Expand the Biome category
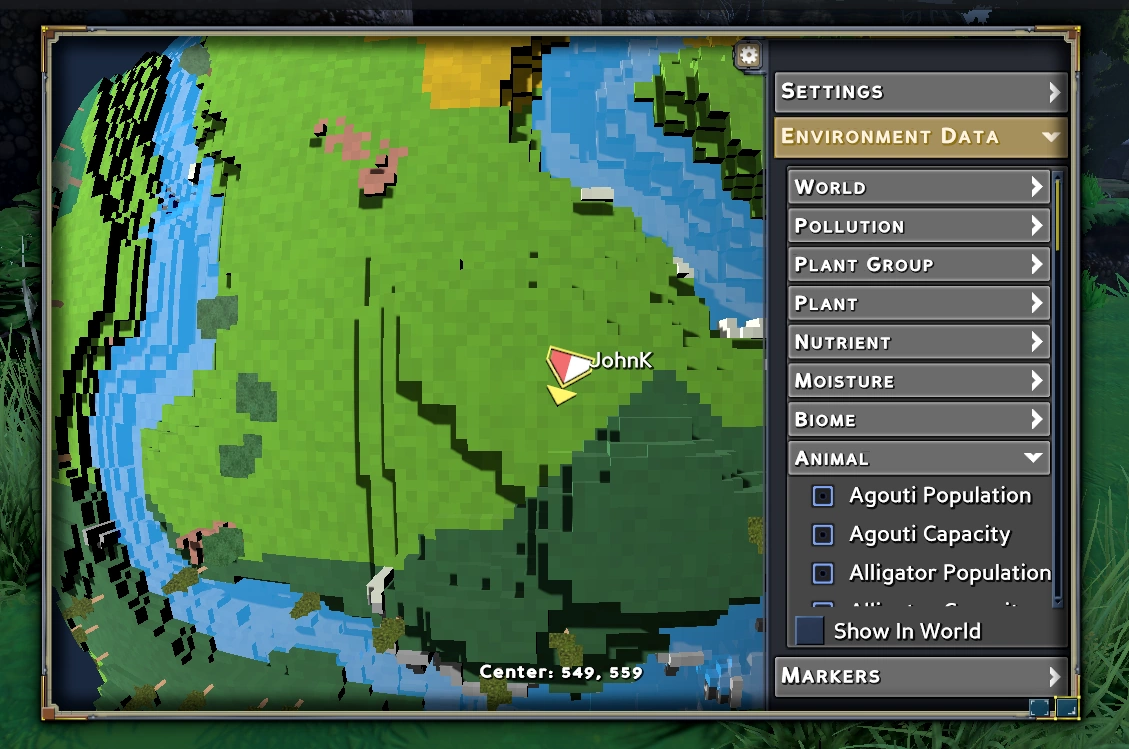1129x749 pixels. (x=918, y=420)
